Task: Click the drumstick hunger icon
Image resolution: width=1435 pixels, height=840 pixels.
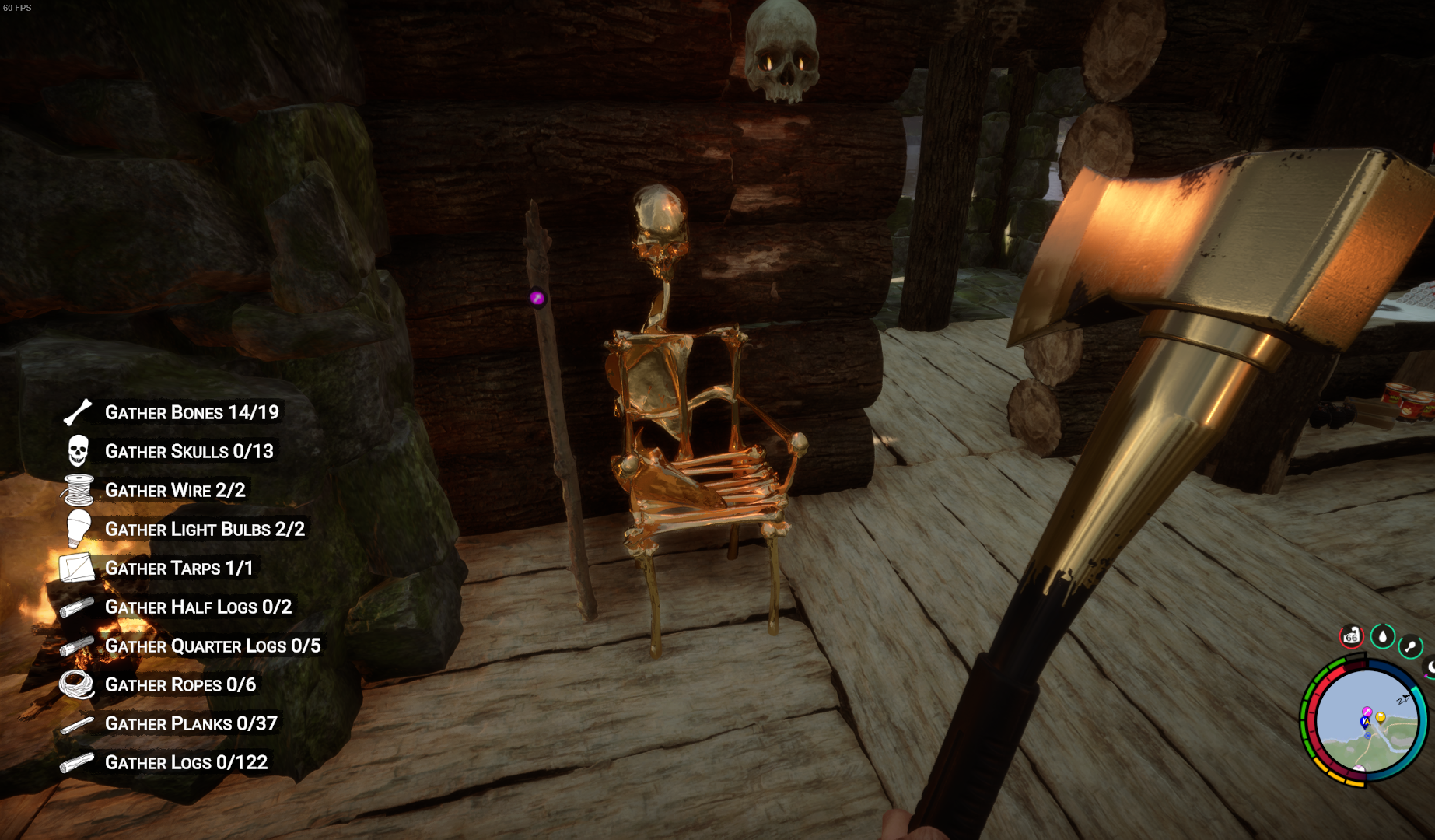Action: coord(1410,646)
